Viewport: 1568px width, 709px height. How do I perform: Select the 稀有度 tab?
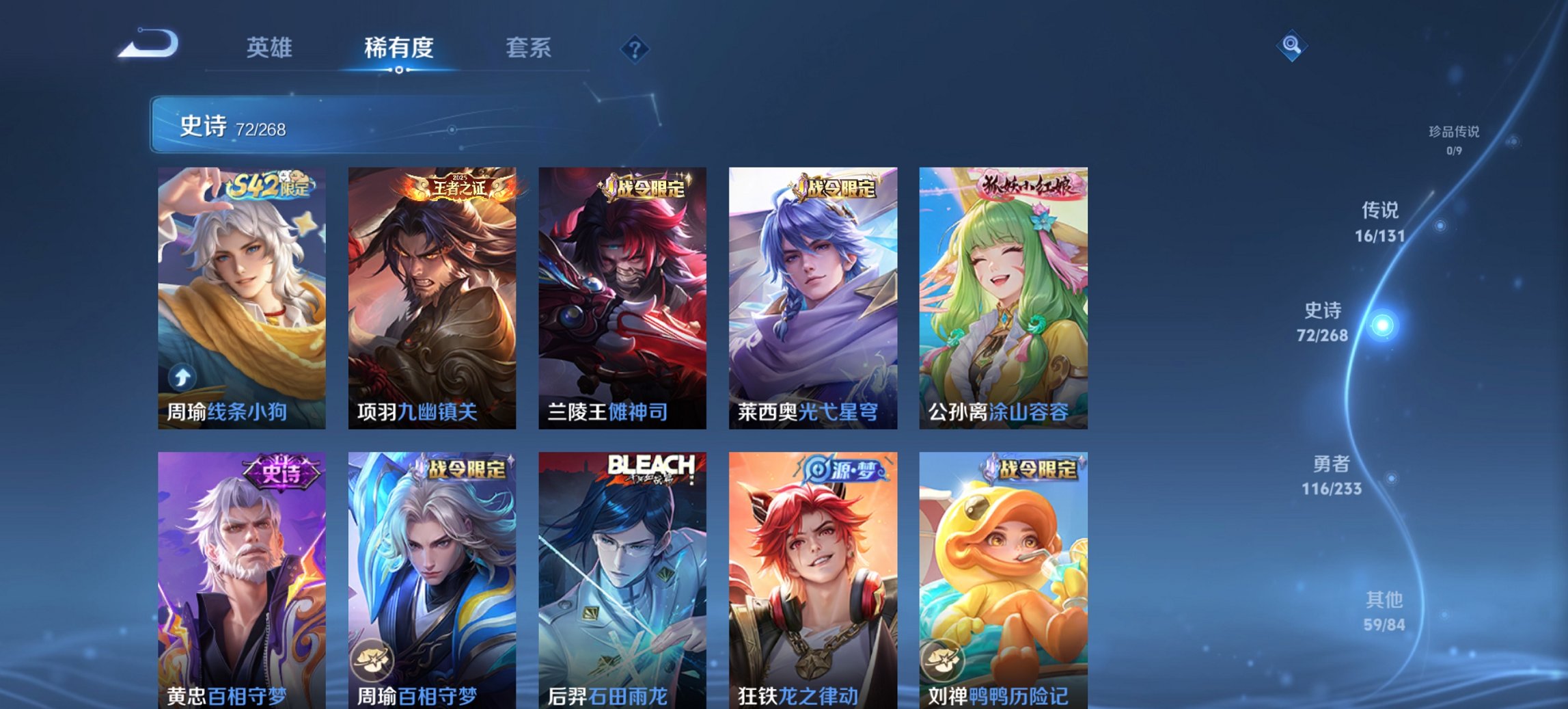pyautogui.click(x=398, y=48)
